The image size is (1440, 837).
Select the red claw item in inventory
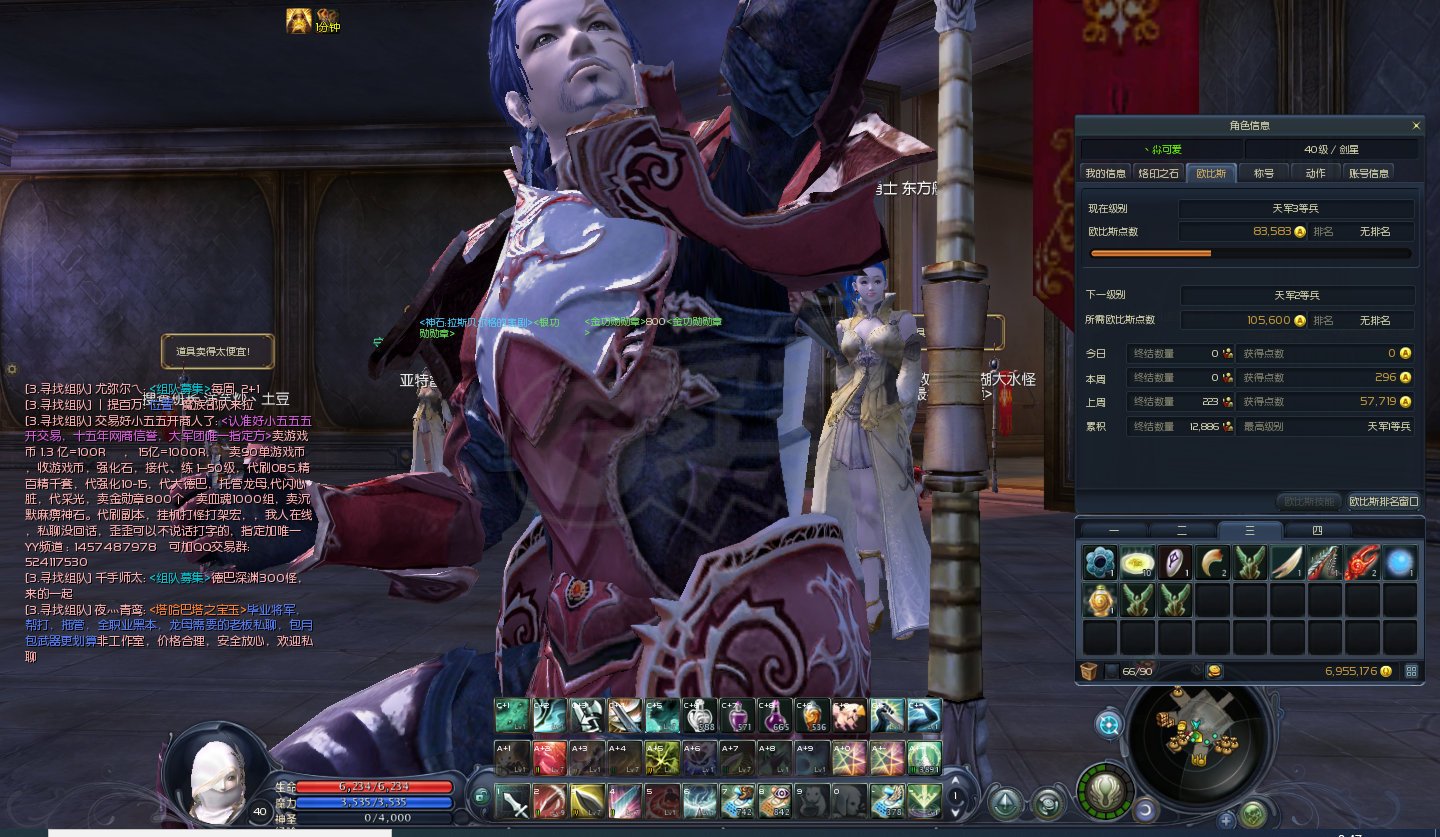1363,563
